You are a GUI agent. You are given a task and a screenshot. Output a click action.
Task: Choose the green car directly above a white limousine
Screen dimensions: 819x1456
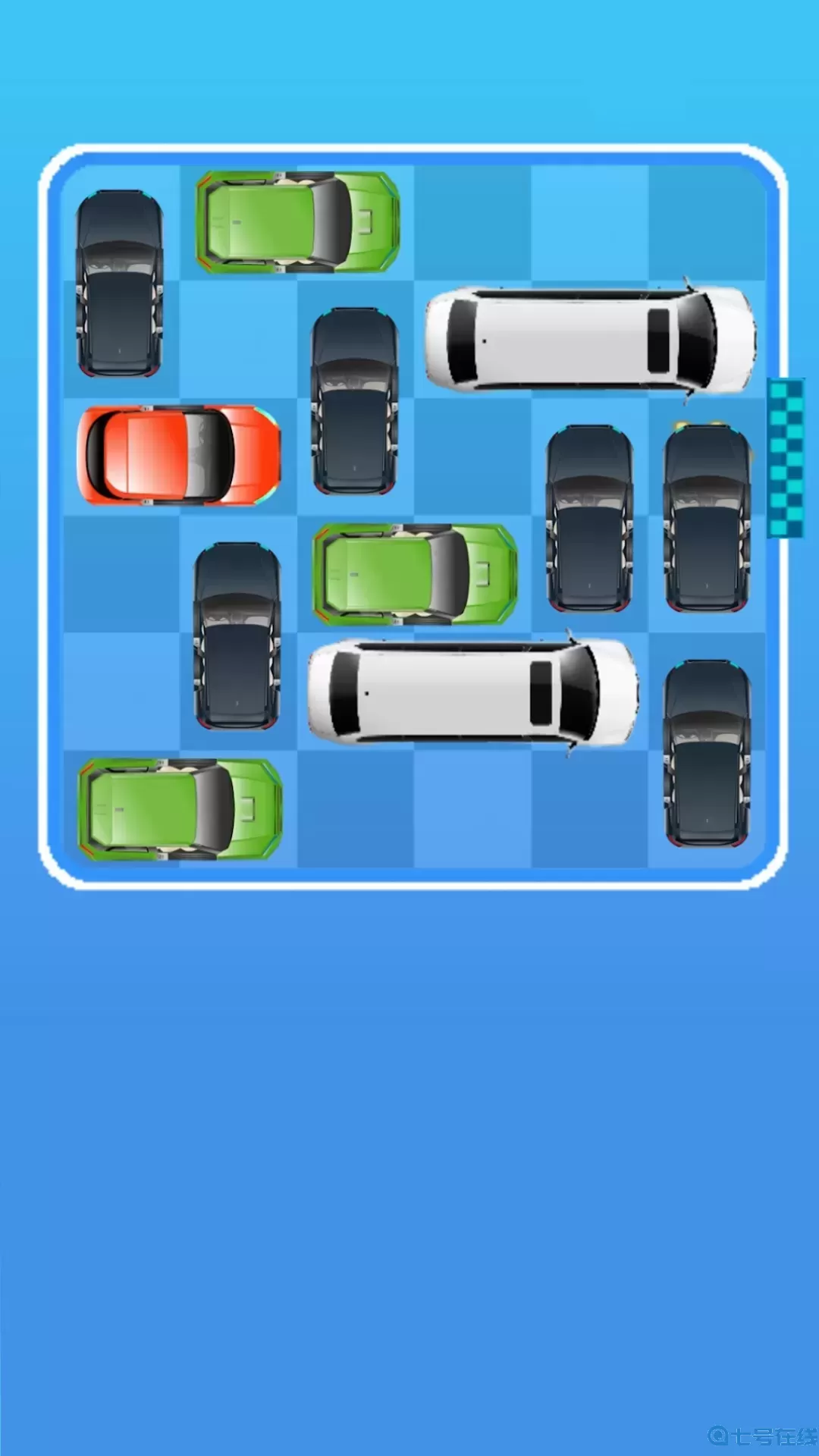pyautogui.click(x=415, y=573)
